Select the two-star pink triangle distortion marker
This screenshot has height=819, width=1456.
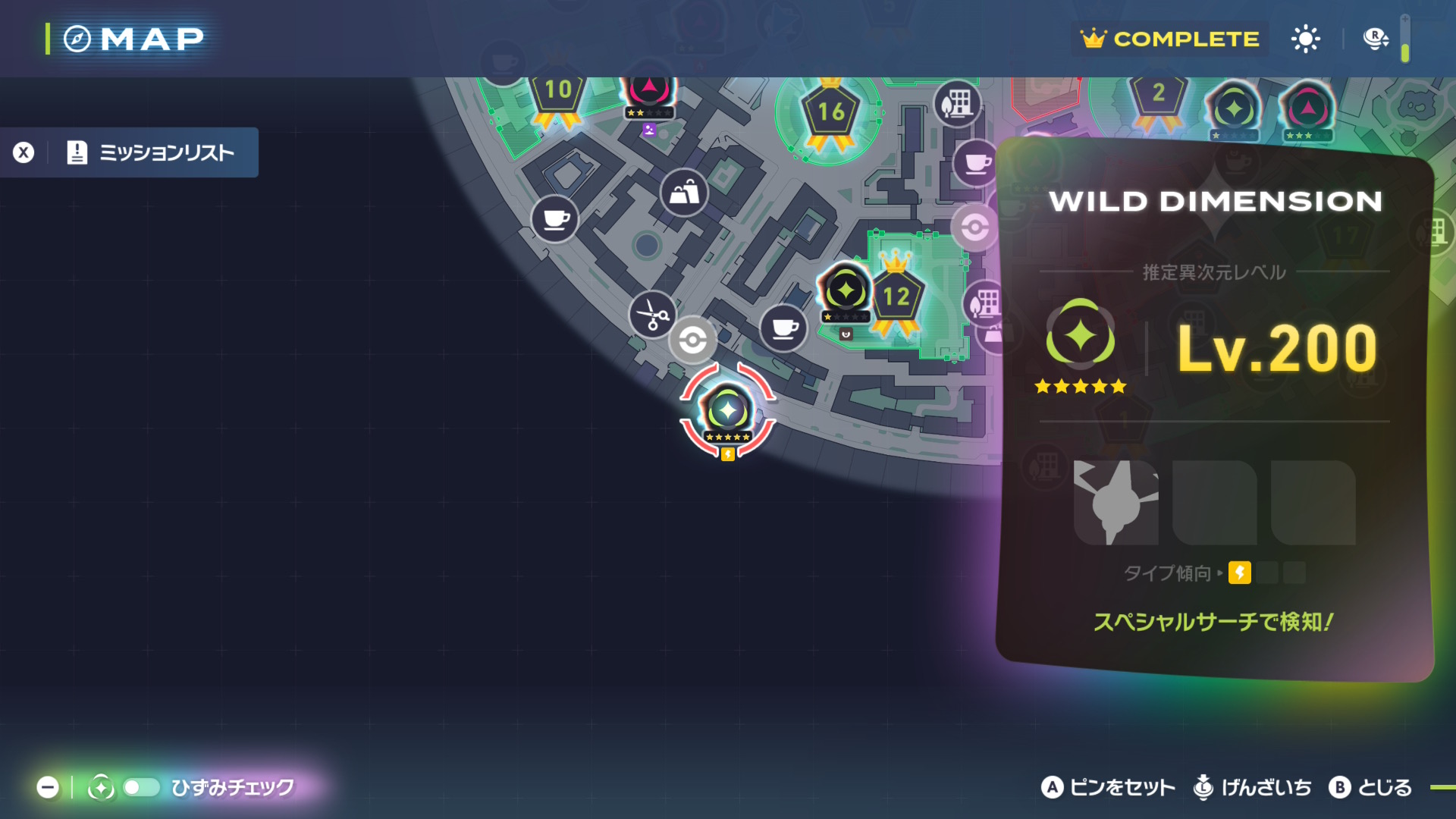pyautogui.click(x=649, y=93)
